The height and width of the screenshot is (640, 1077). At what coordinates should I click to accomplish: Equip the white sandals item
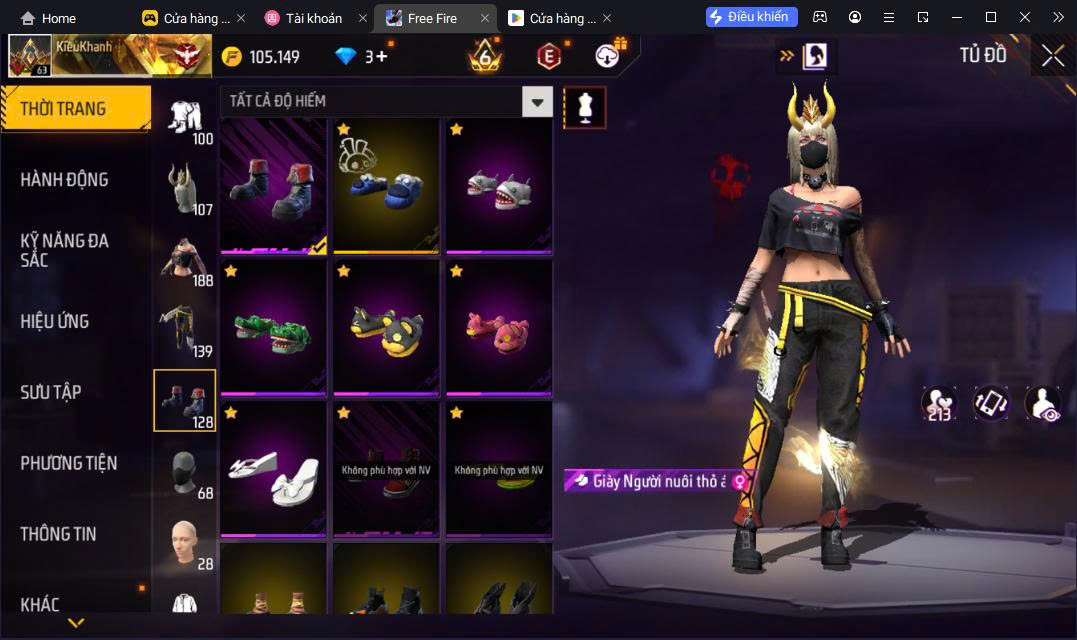[273, 468]
